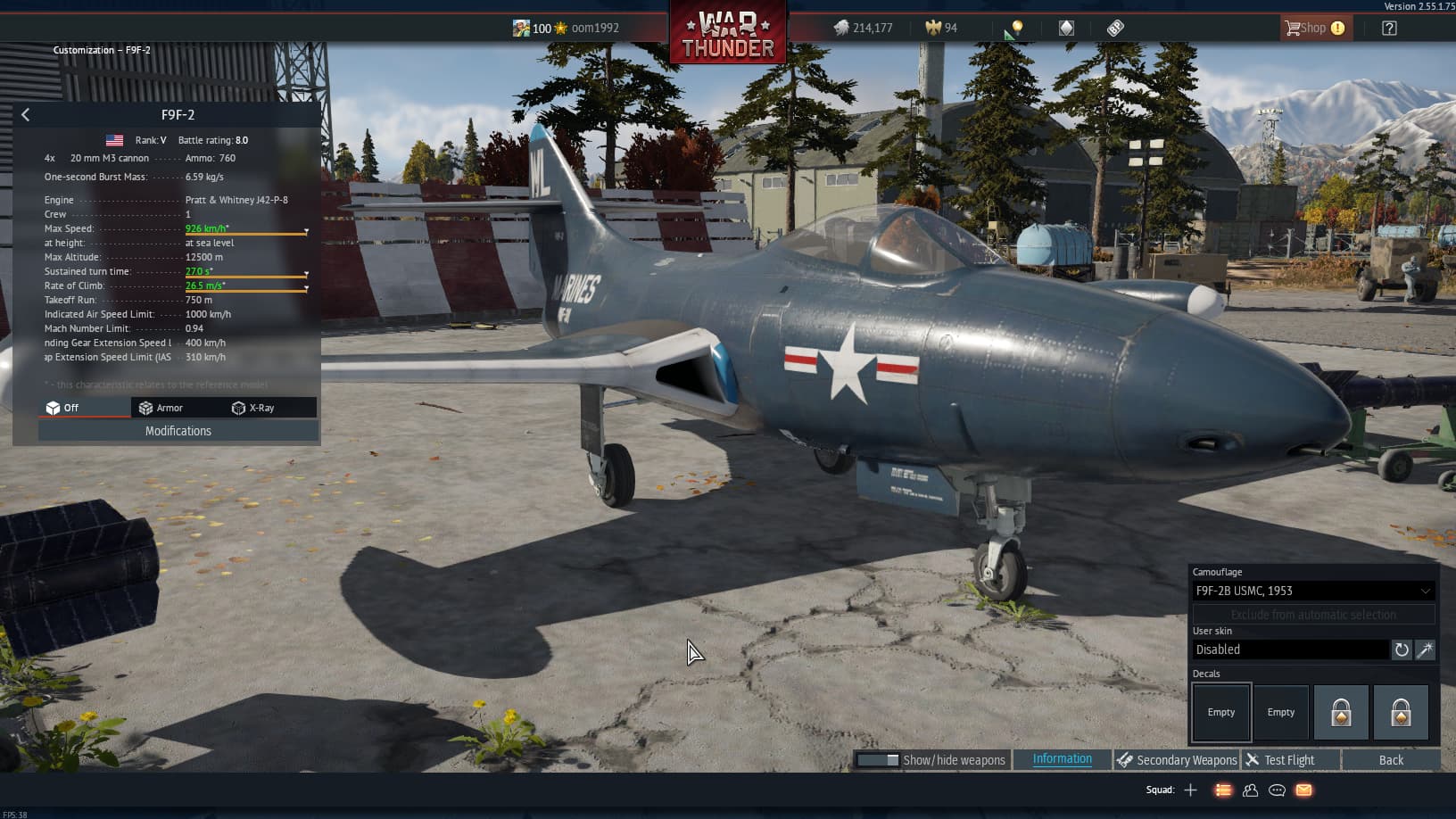The image size is (1456, 819).
Task: Open the chat bubble icon
Action: pyautogui.click(x=1277, y=790)
